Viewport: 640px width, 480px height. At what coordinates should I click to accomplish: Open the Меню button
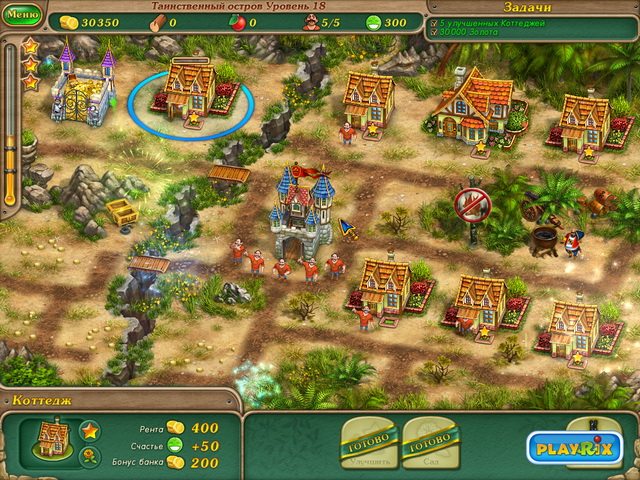pos(22,15)
